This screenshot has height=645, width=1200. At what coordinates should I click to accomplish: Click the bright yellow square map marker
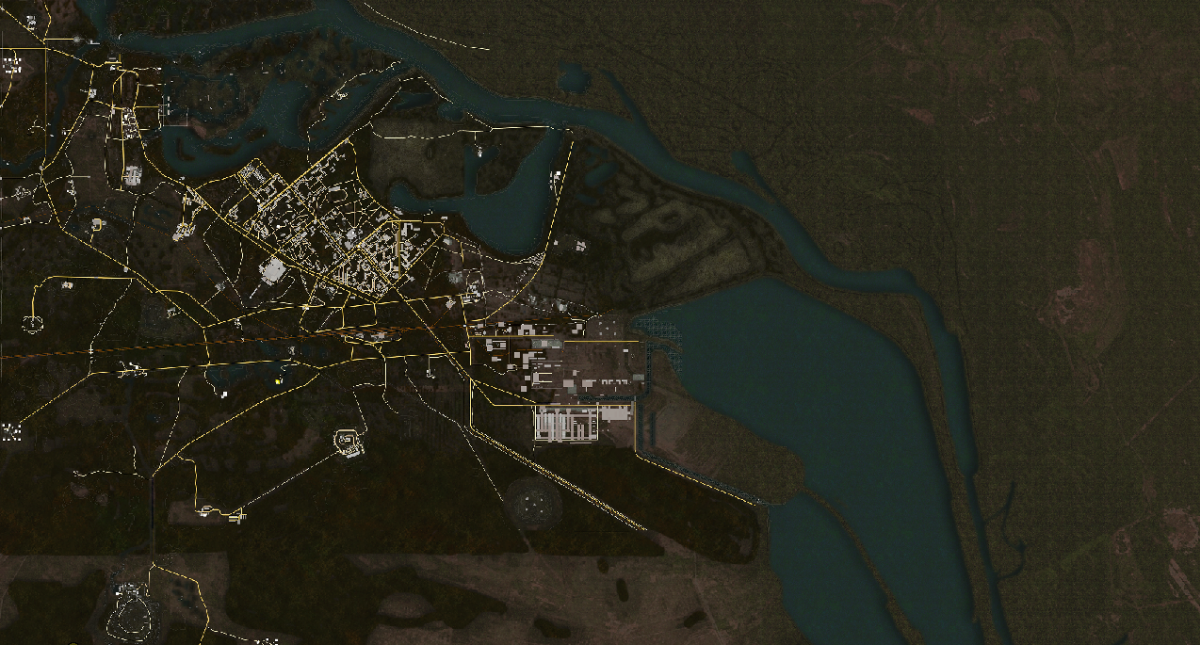278,380
